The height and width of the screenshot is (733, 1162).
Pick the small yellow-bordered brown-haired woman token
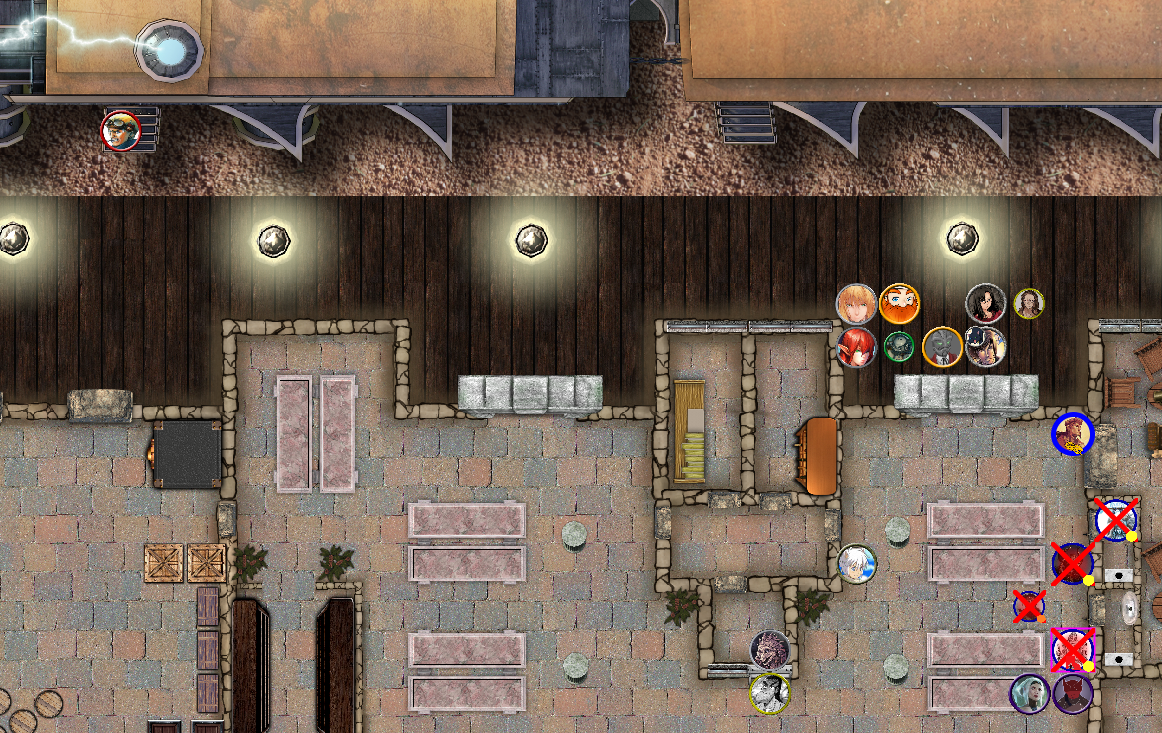tap(1029, 303)
